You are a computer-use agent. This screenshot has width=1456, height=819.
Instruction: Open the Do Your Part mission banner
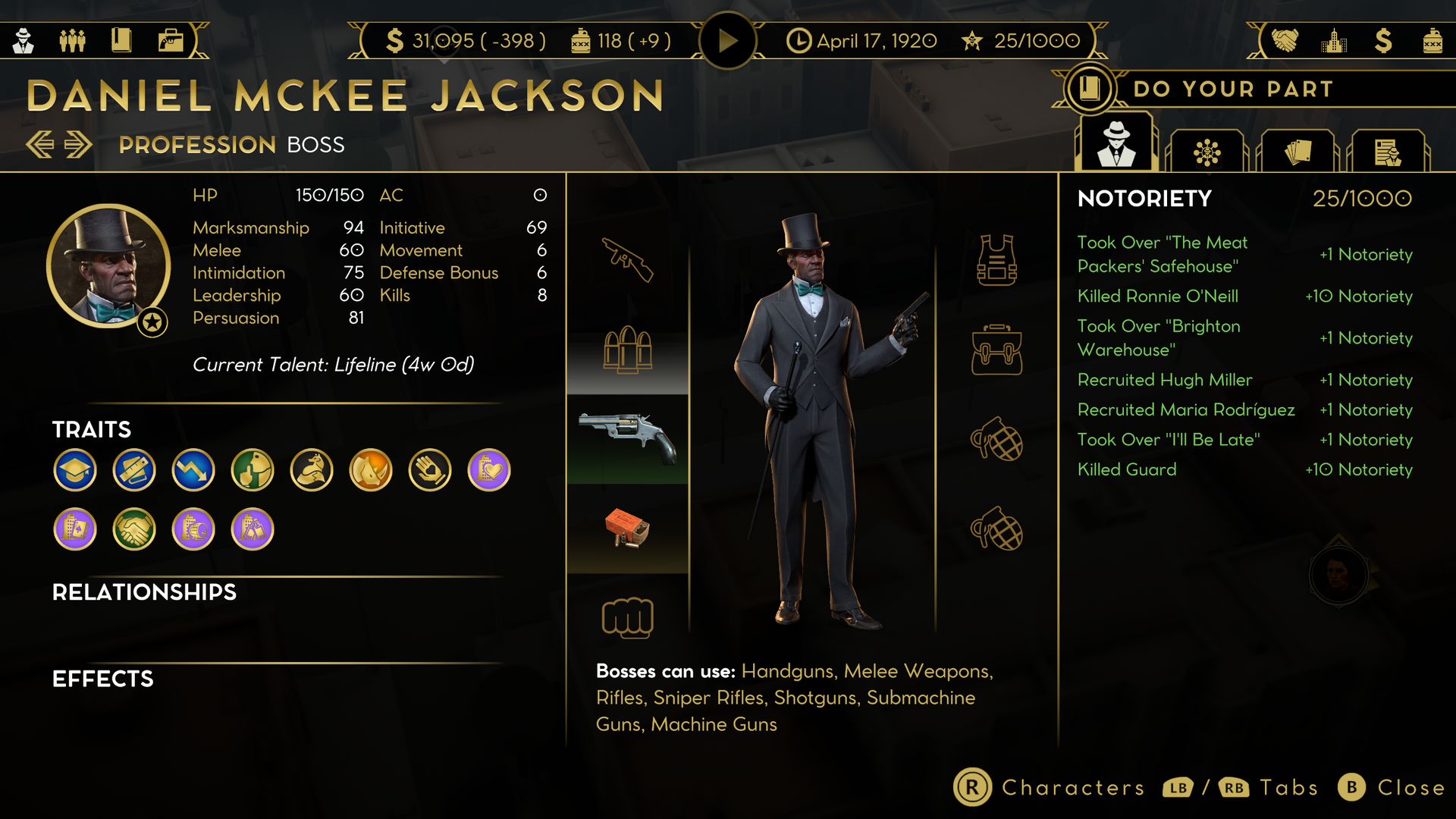point(1232,89)
